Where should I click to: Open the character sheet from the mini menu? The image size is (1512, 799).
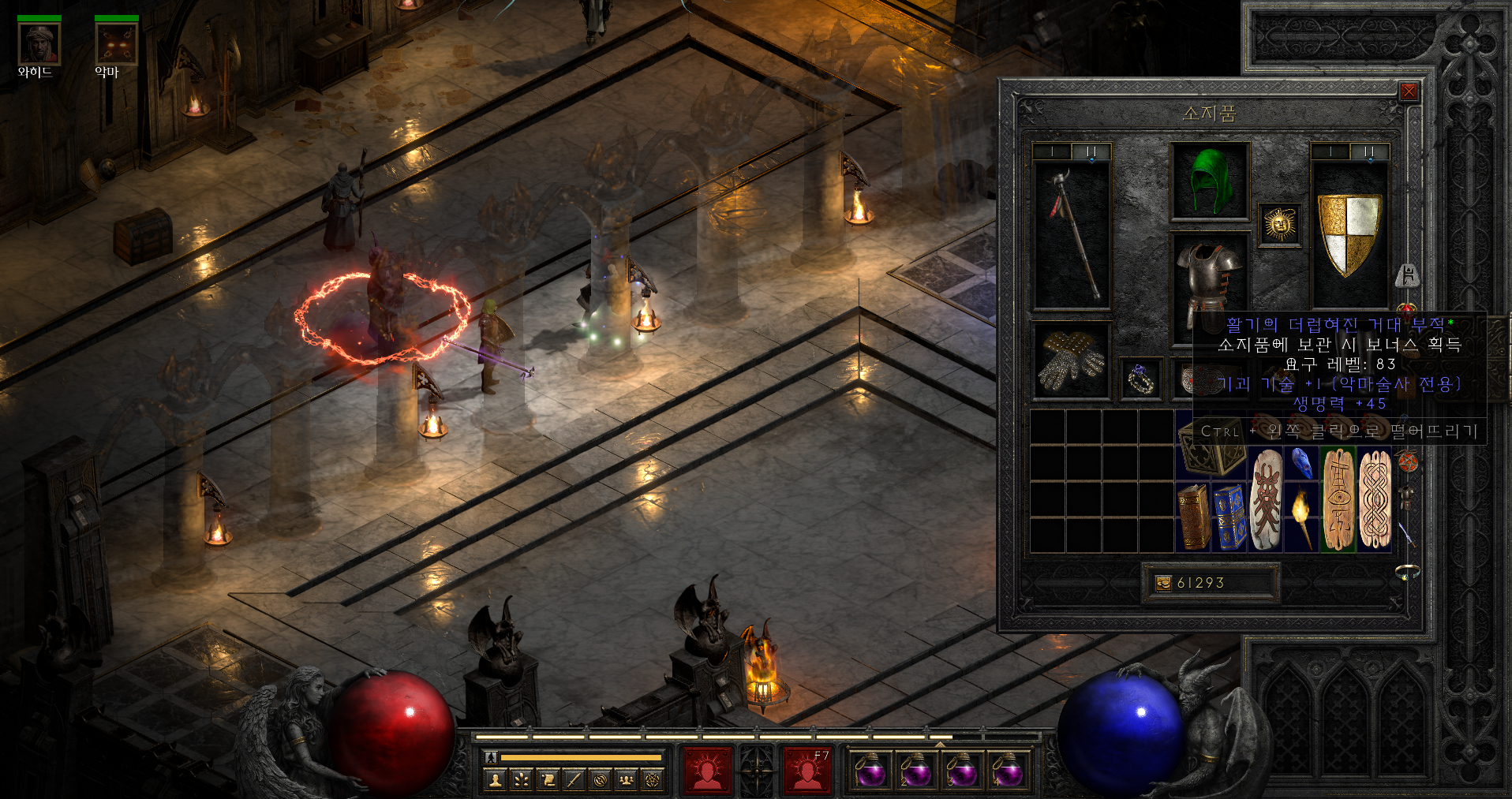click(496, 780)
